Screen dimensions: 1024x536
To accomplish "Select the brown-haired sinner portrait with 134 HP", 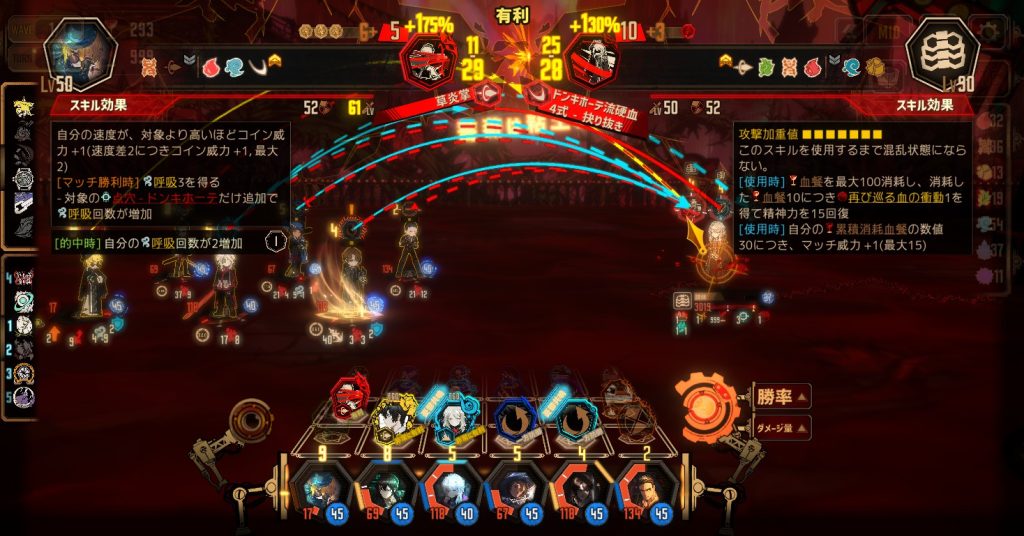I will tap(642, 494).
